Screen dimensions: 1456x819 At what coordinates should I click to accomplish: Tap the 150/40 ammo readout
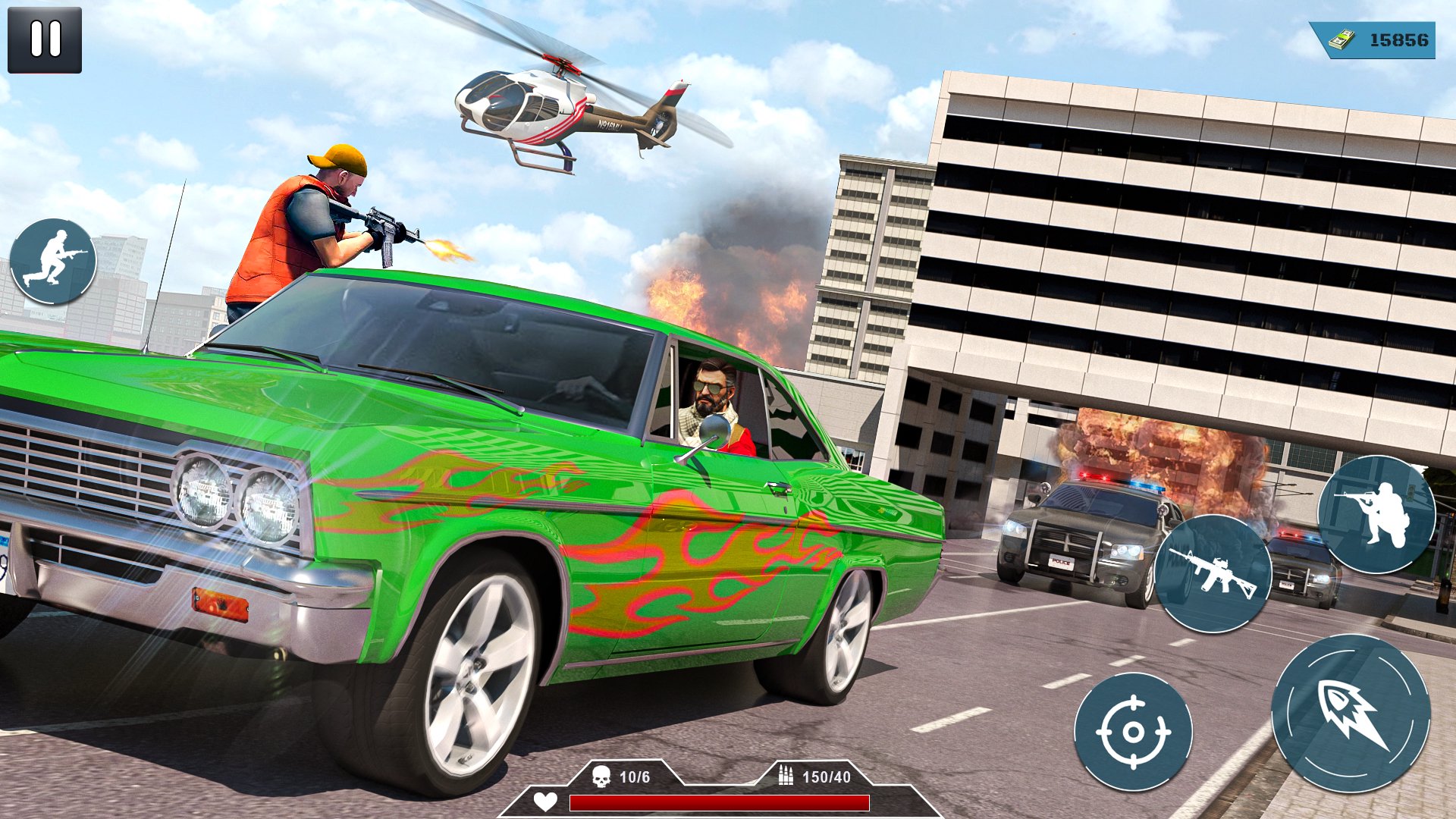coord(827,777)
